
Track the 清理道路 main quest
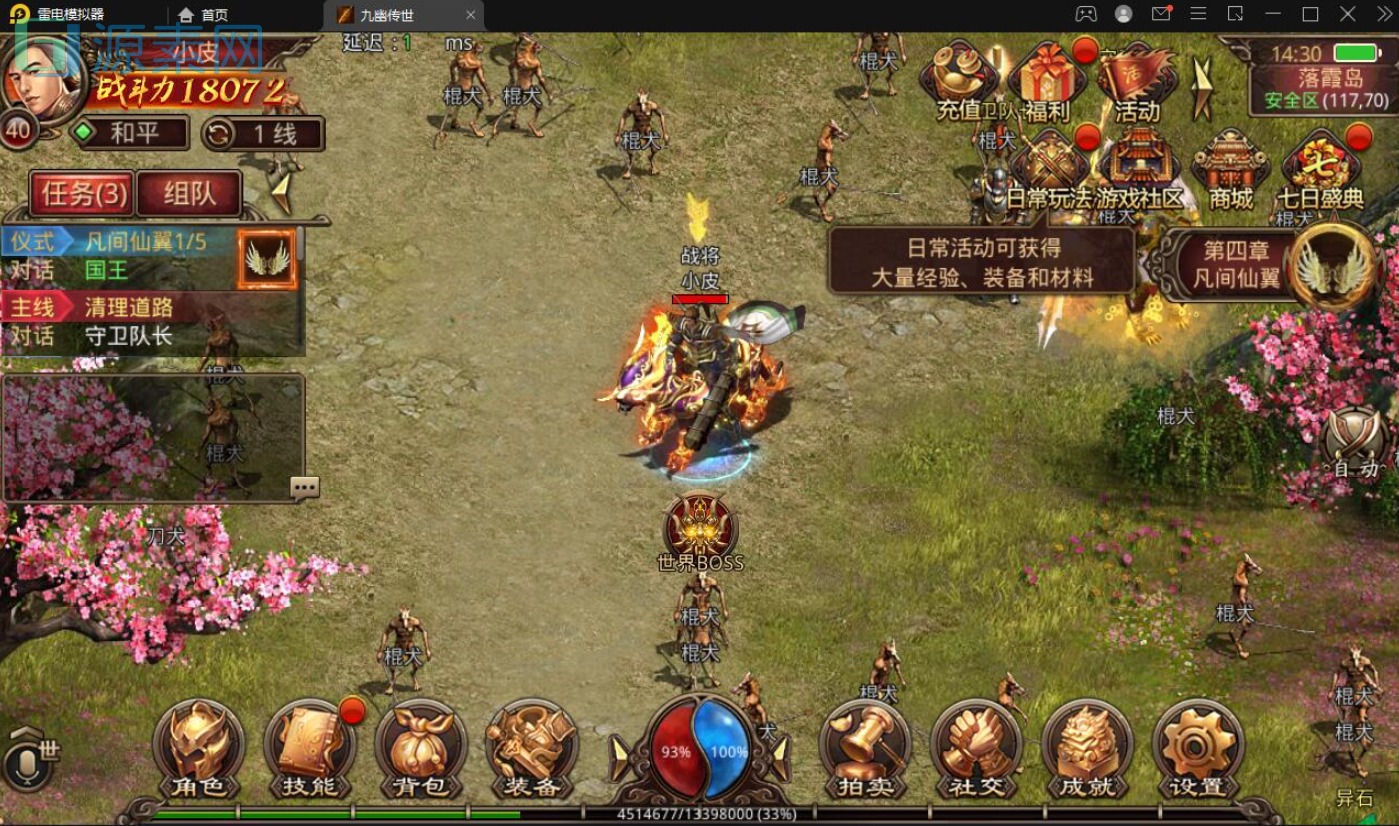(128, 308)
